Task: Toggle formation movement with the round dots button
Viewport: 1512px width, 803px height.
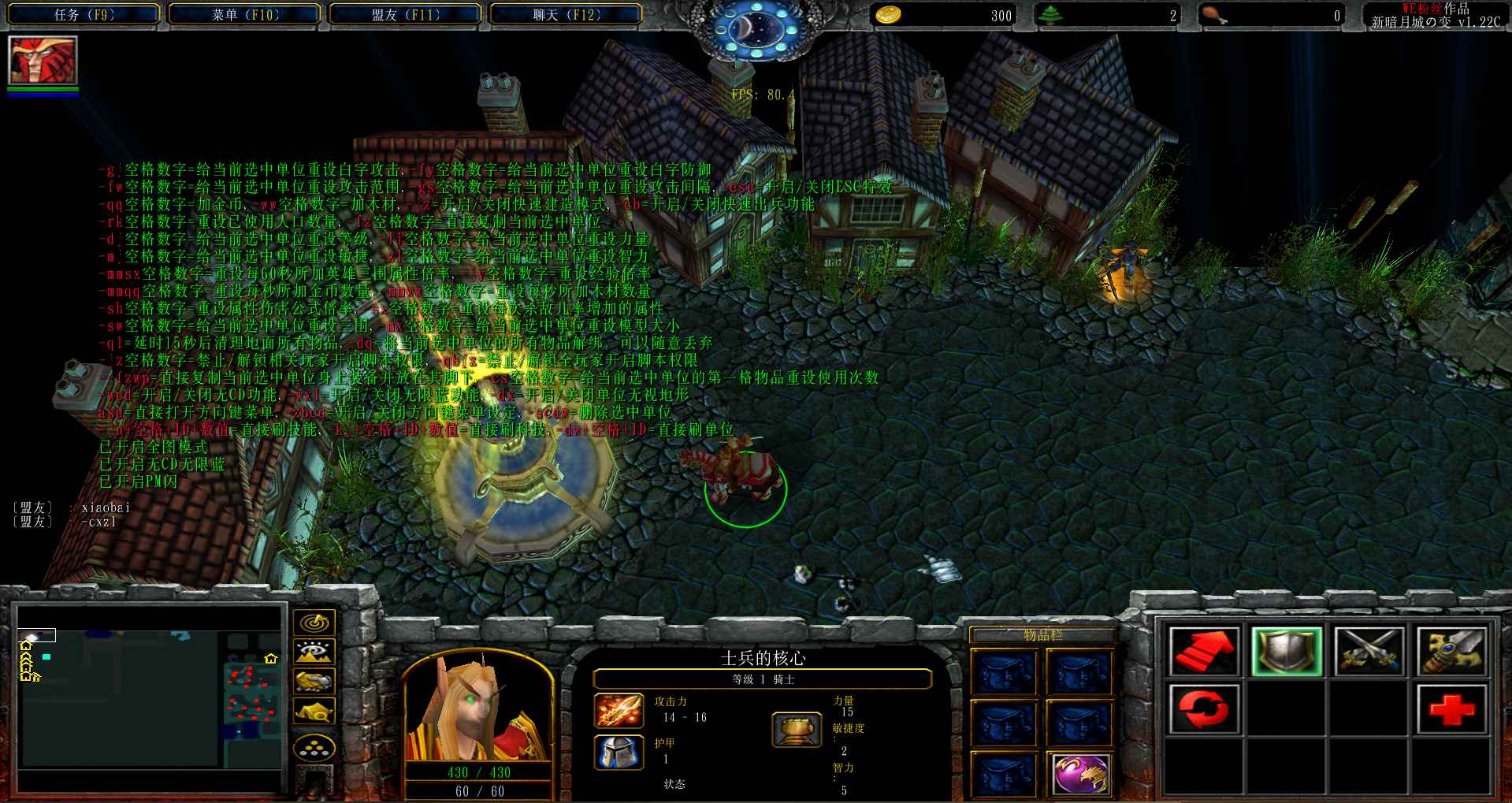Action: click(314, 747)
